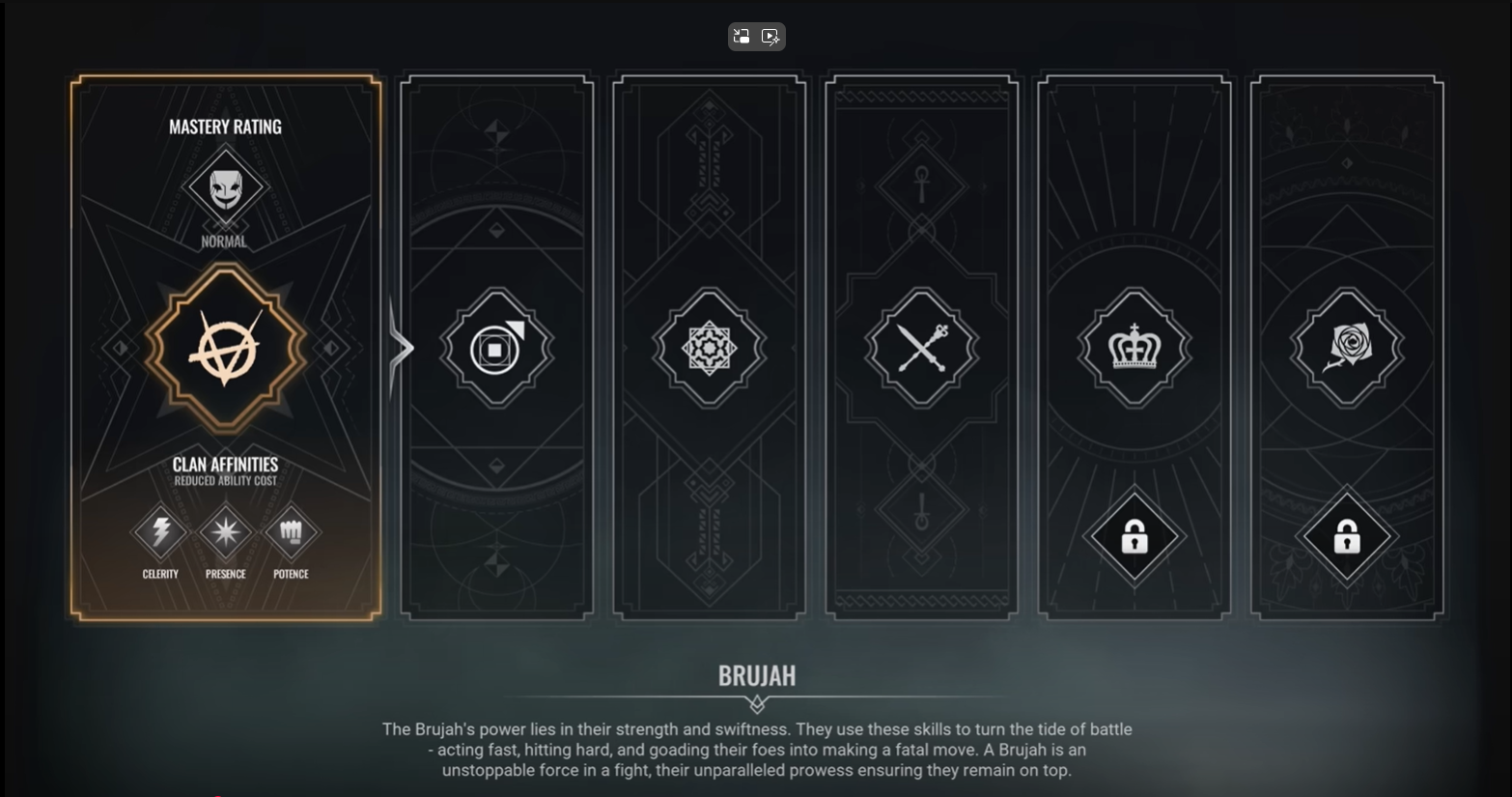
Task: Click the padlock under the crown emblem
Action: point(1134,536)
